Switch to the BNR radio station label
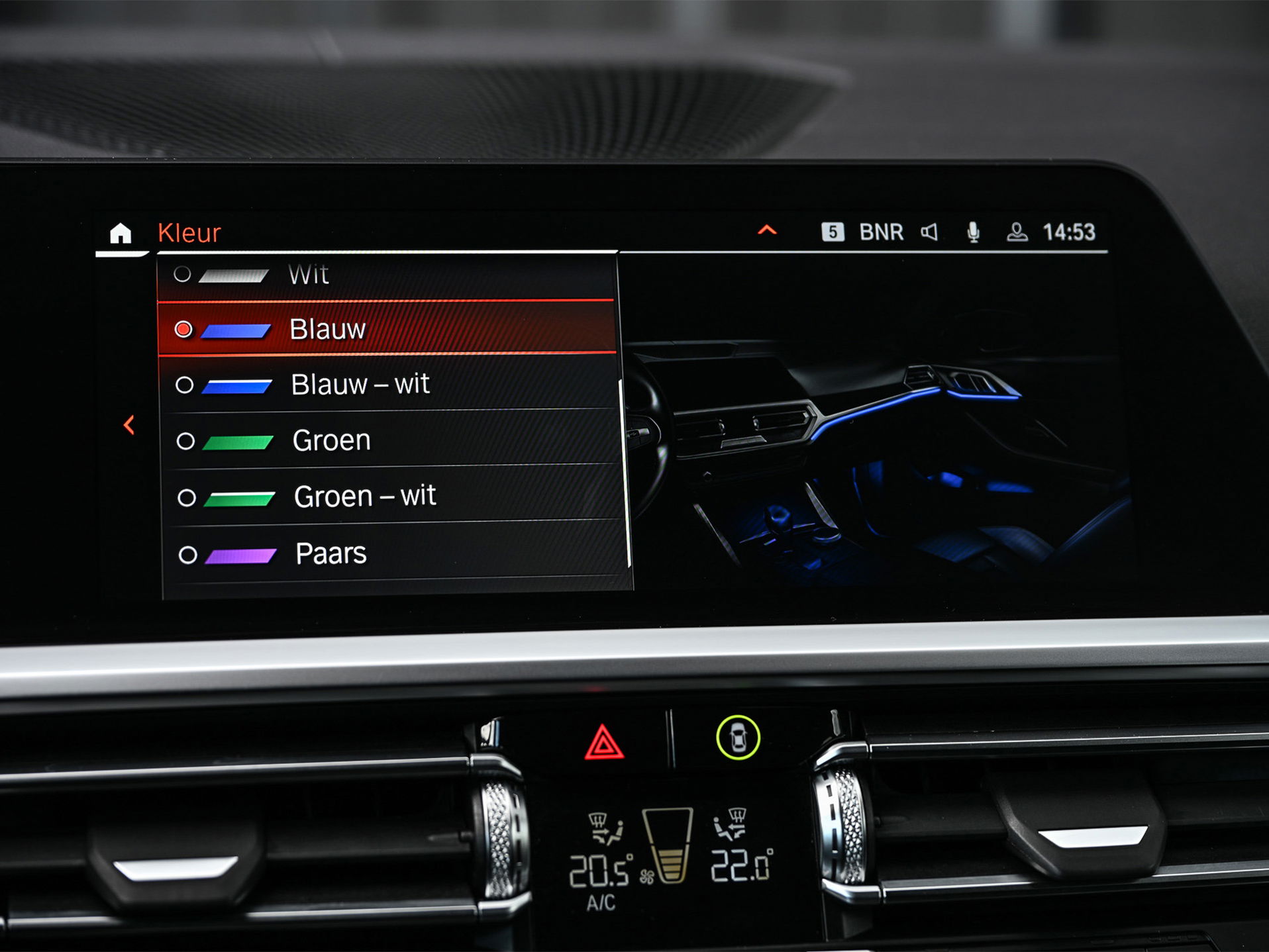This screenshot has width=1269, height=952. (881, 231)
